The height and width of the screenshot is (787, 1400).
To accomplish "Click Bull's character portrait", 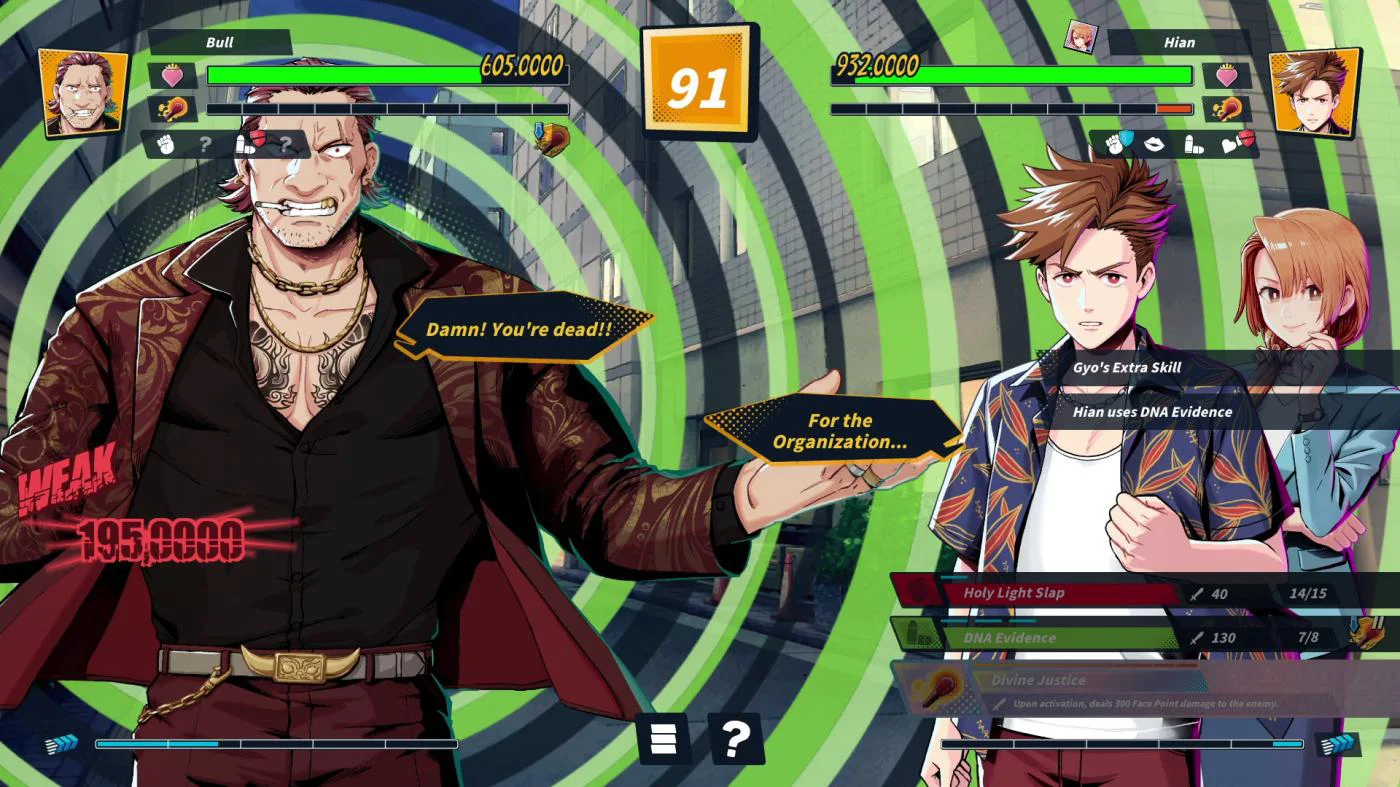I will (84, 92).
